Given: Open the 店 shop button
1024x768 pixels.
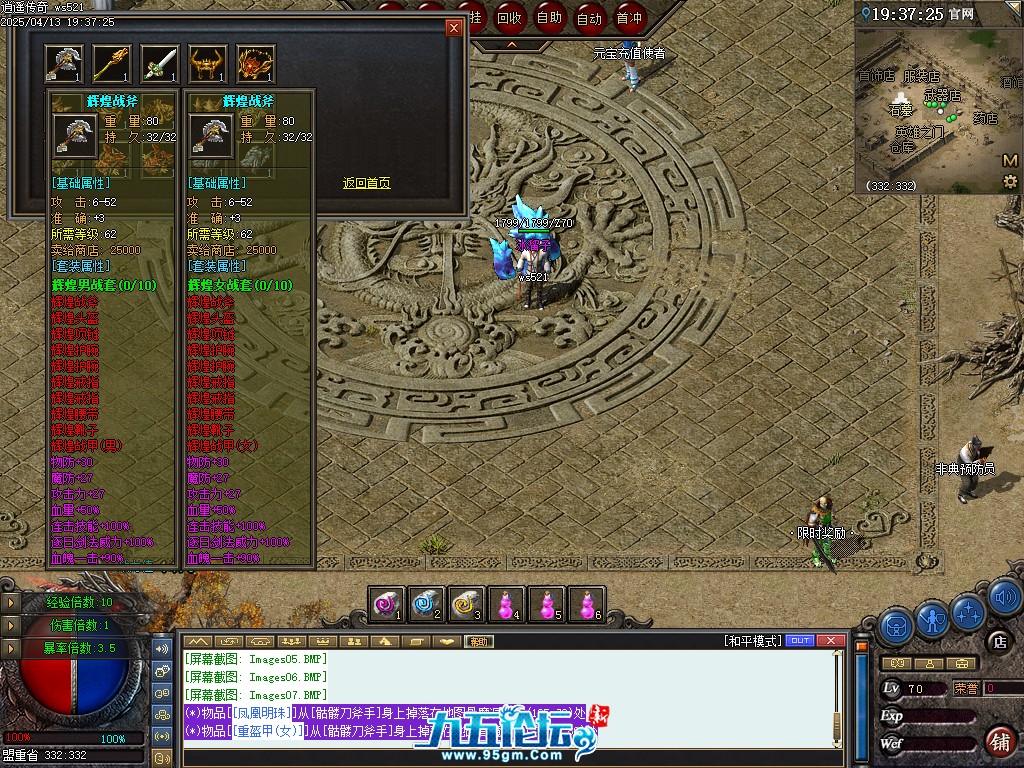Looking at the screenshot, I should 998,642.
